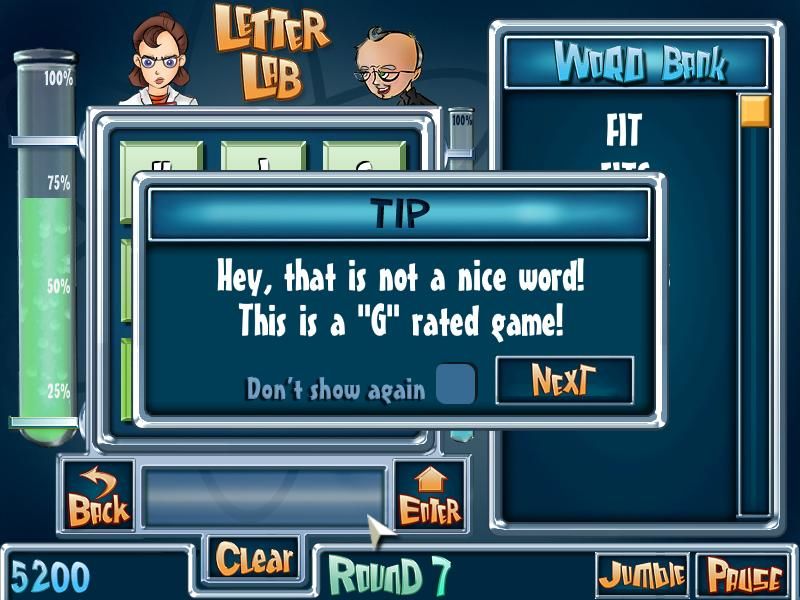Screen dimensions: 800x600
Task: Submit the word with Enter
Action: pyautogui.click(x=430, y=495)
